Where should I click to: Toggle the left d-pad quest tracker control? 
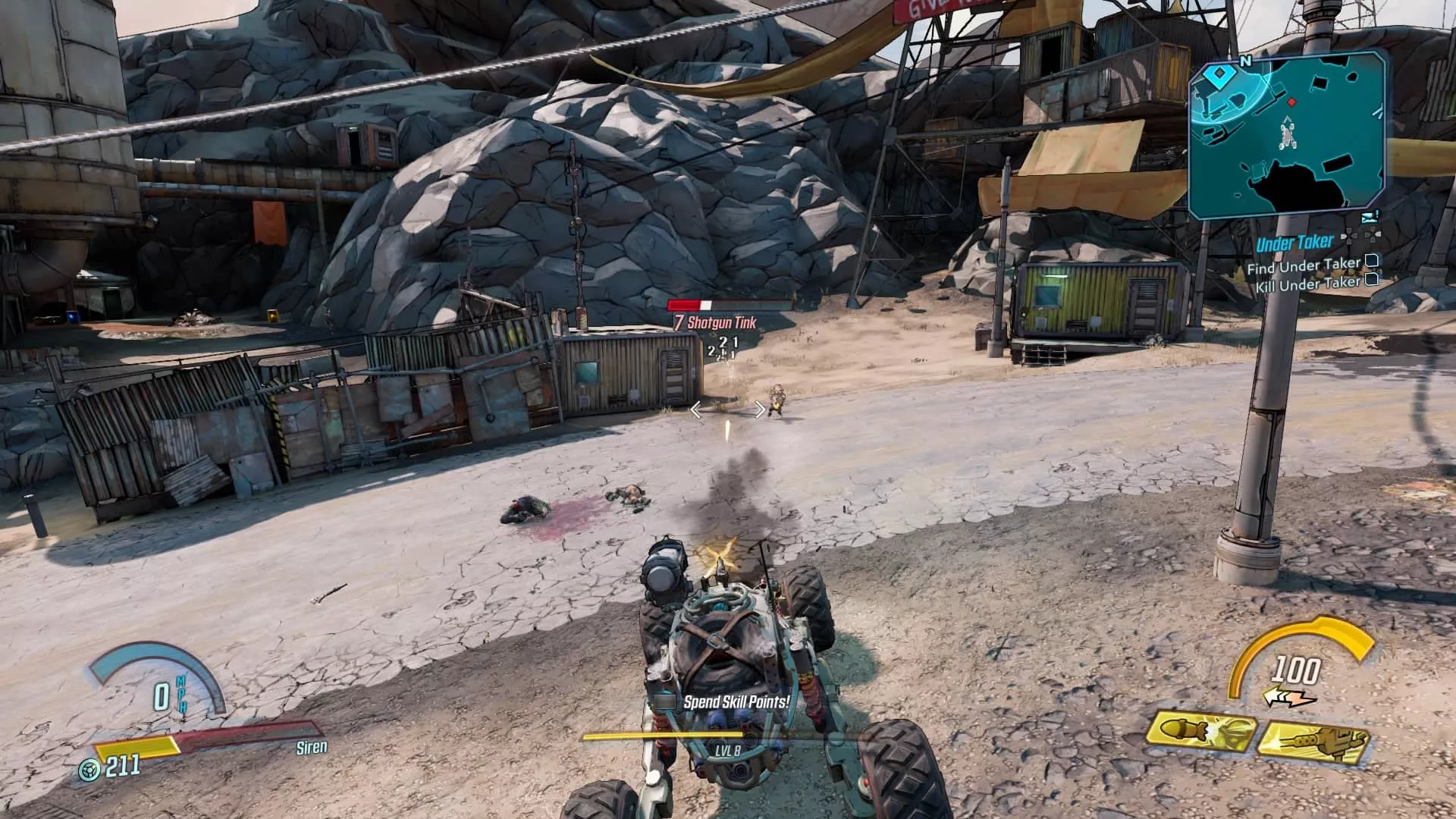1350,237
